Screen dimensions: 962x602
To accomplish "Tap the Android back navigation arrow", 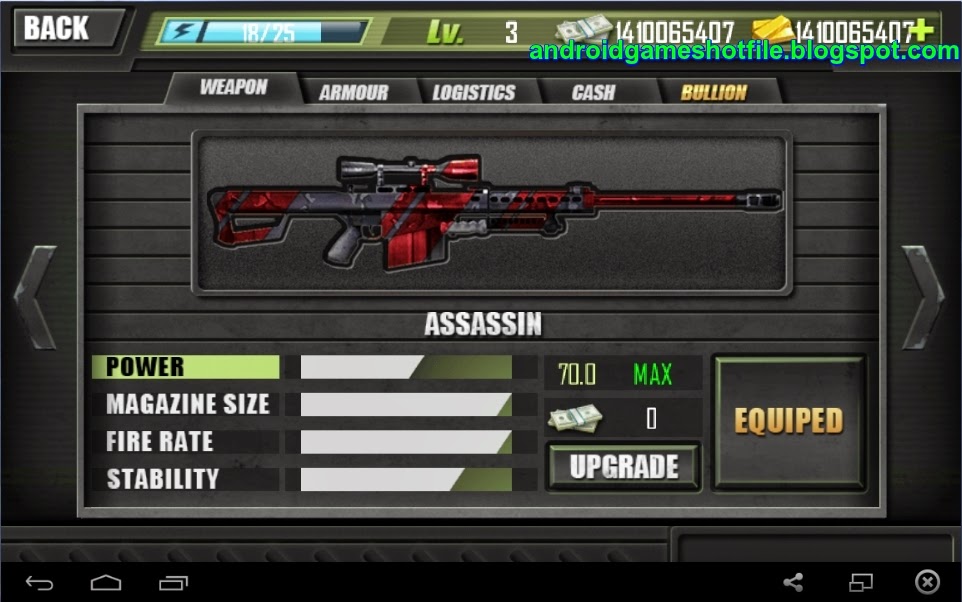I will 40,582.
